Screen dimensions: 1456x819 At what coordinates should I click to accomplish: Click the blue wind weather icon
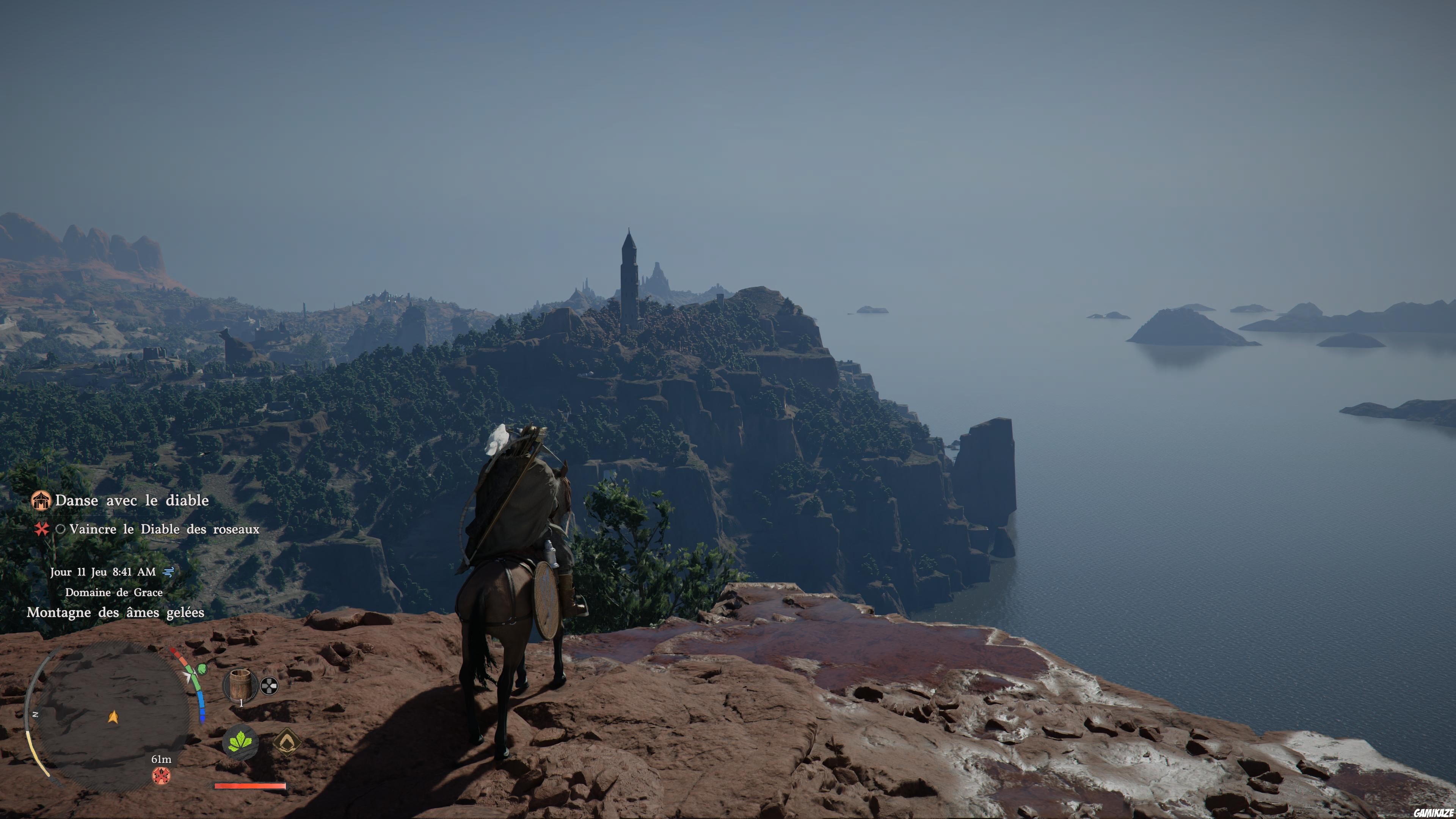(x=168, y=572)
